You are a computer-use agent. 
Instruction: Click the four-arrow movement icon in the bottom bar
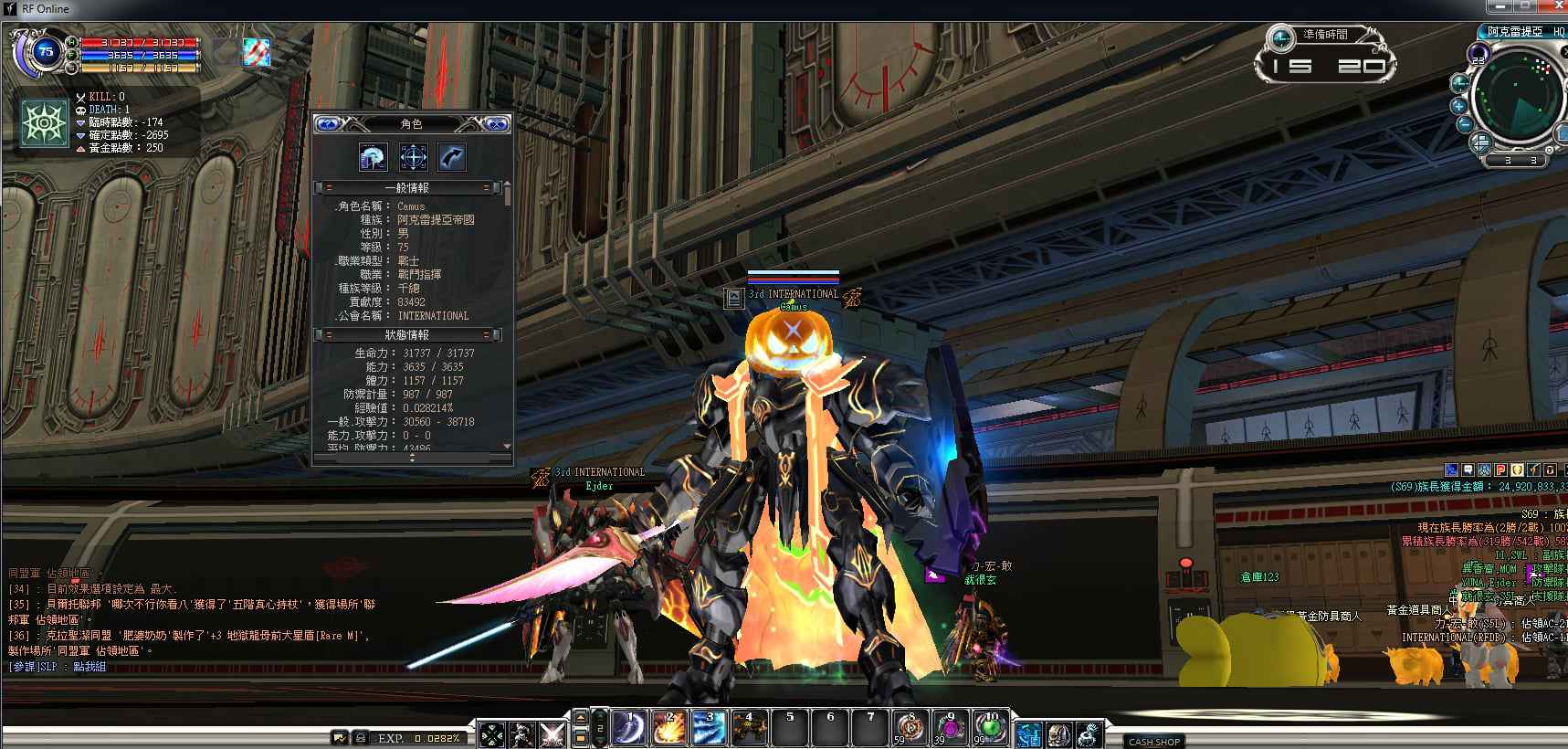pos(493,733)
